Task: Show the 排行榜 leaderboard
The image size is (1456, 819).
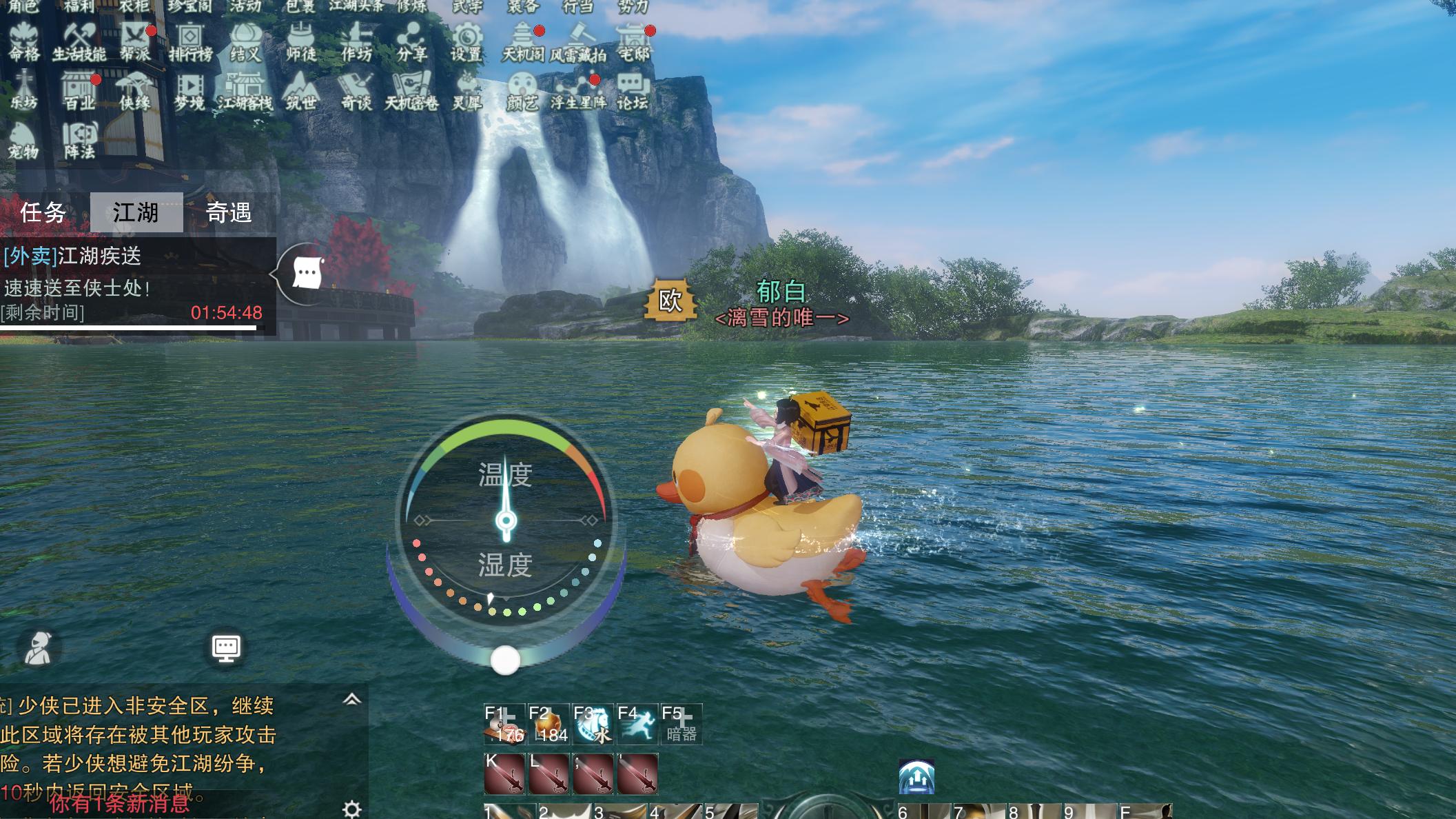Action: pyautogui.click(x=190, y=41)
